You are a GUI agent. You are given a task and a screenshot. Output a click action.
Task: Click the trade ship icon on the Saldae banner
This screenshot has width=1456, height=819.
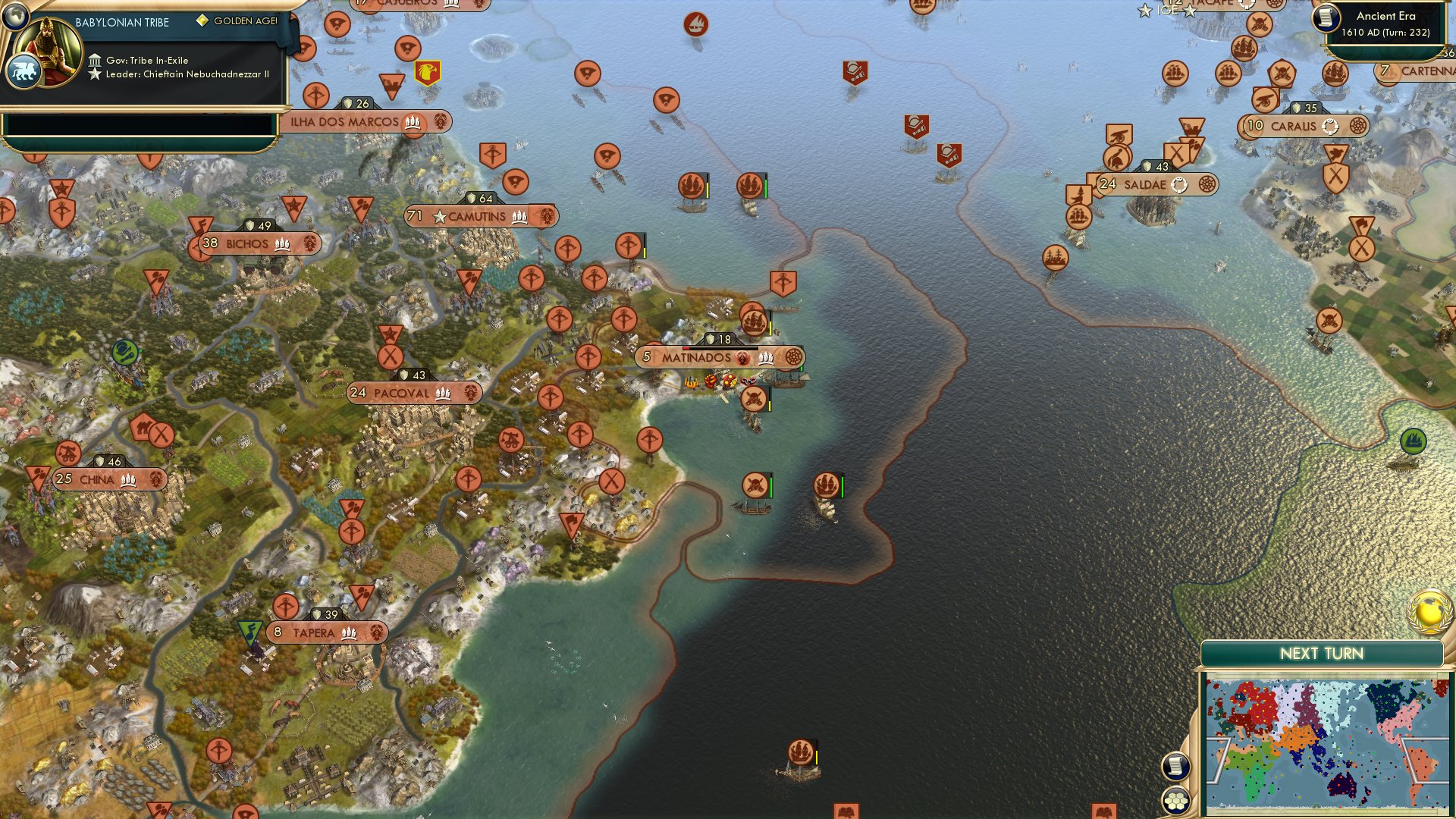tap(1180, 184)
